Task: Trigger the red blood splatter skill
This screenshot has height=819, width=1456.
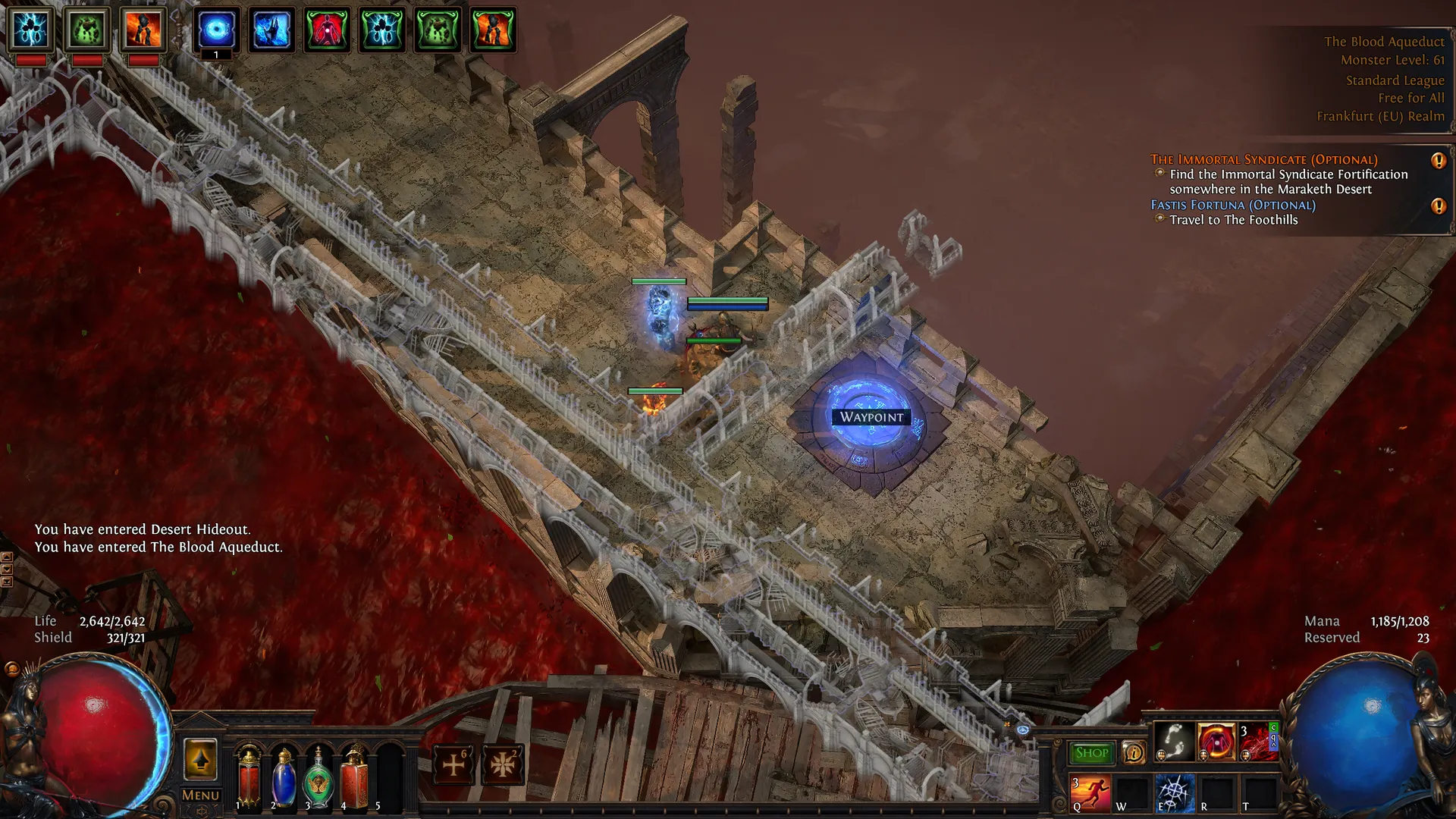Action: (x=1257, y=741)
